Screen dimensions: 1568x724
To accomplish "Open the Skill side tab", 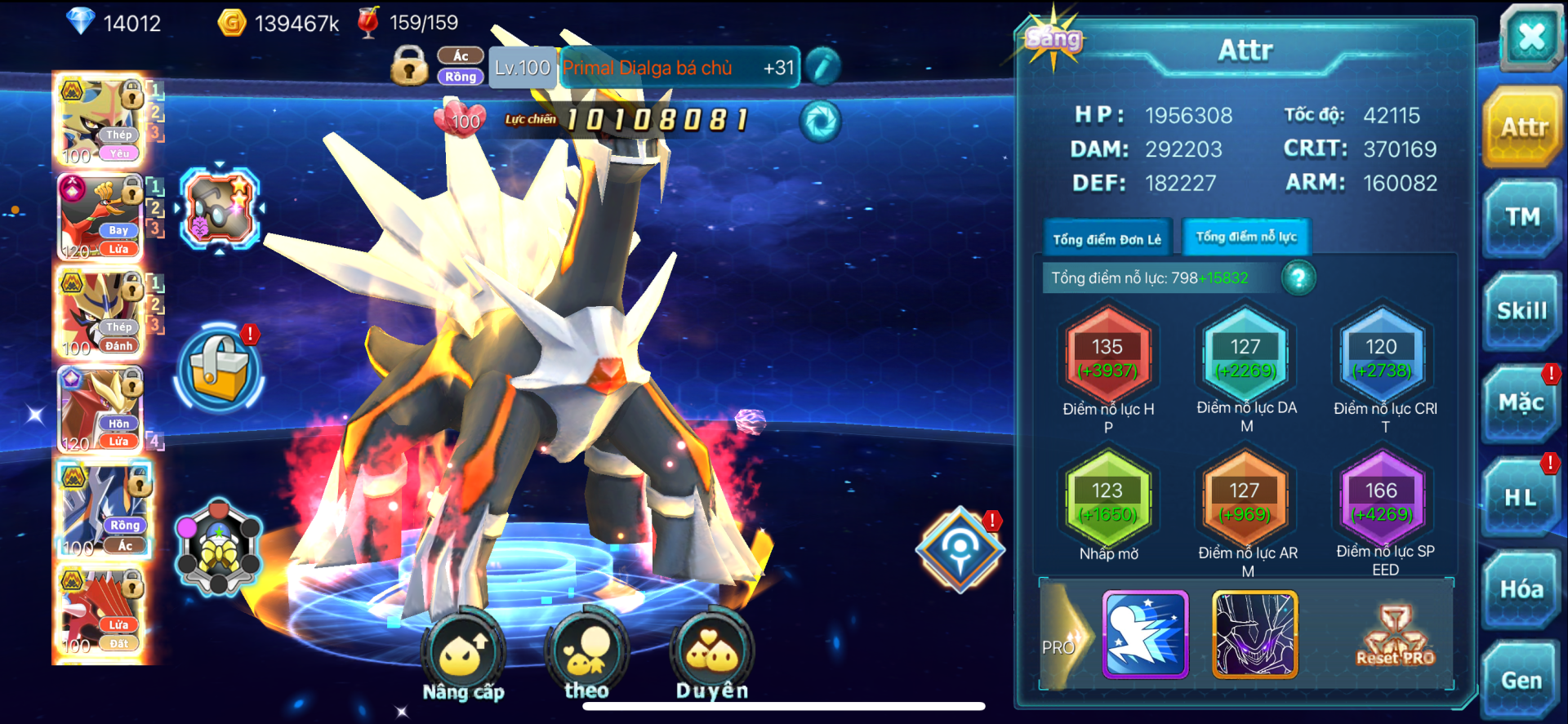I will point(1522,311).
